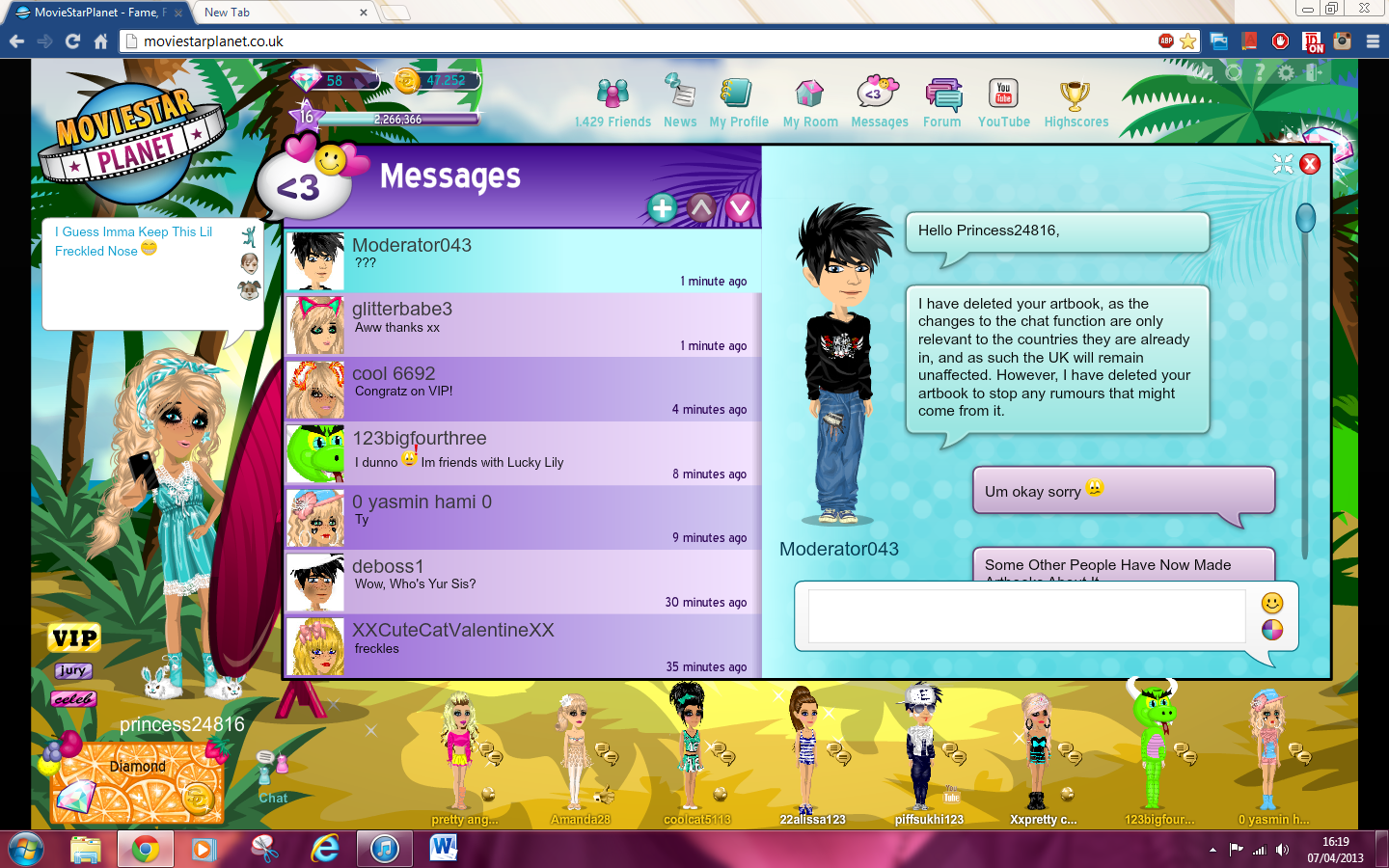This screenshot has height=868, width=1389.
Task: Open Chrome's hamburger menu
Action: (x=1372, y=41)
